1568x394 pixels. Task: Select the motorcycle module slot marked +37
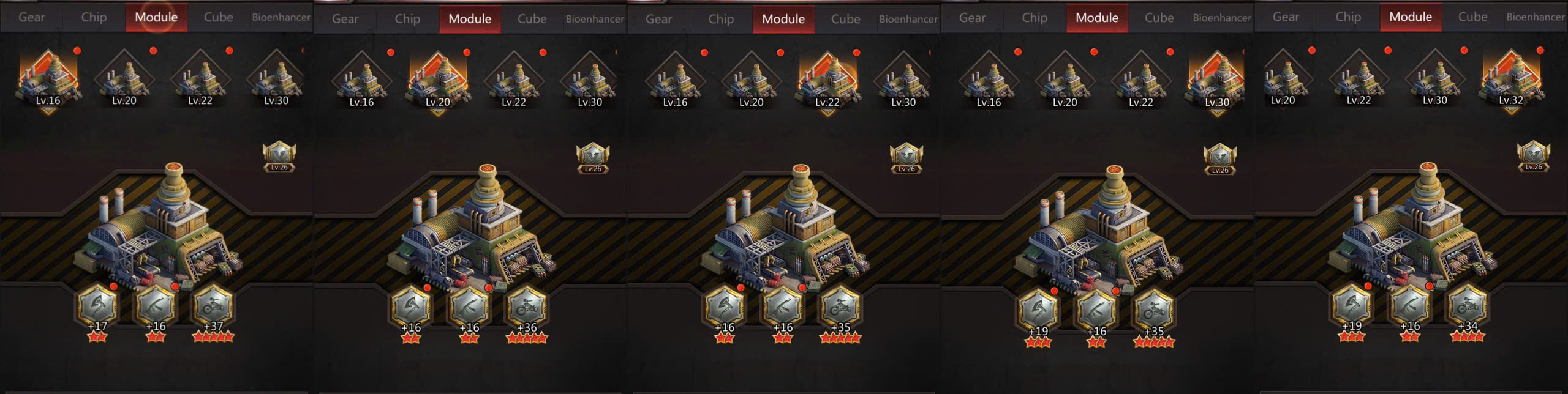[213, 307]
